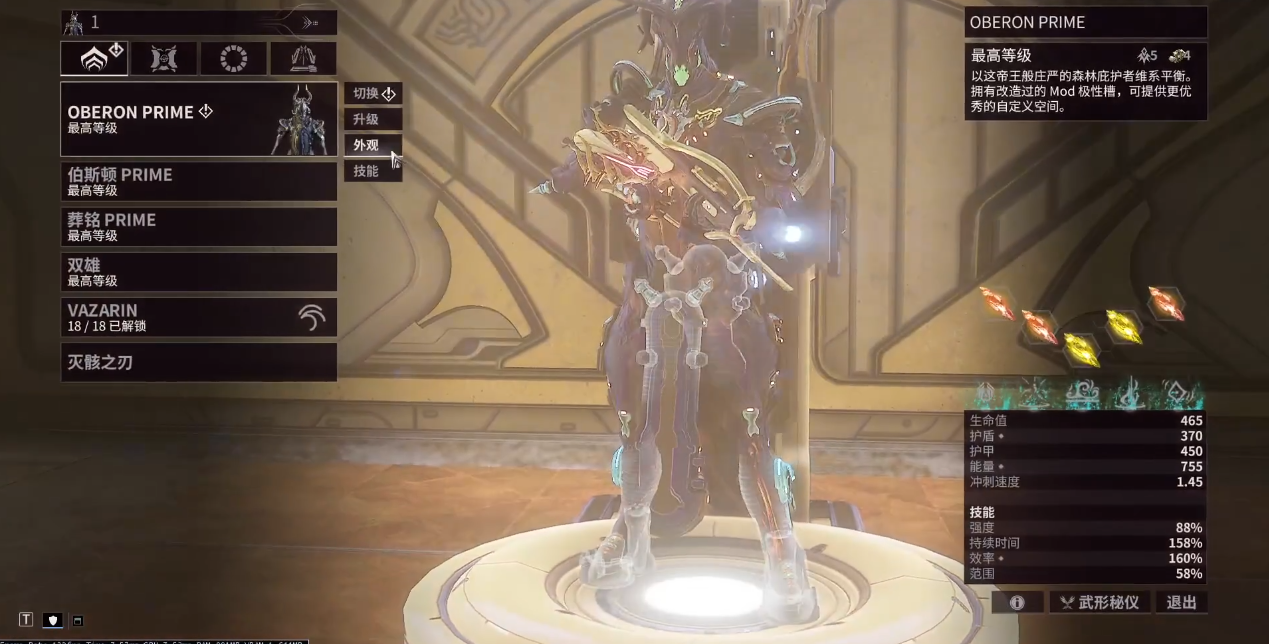Choose the 伯斯顿 PRIME primary weapon slot

198,181
